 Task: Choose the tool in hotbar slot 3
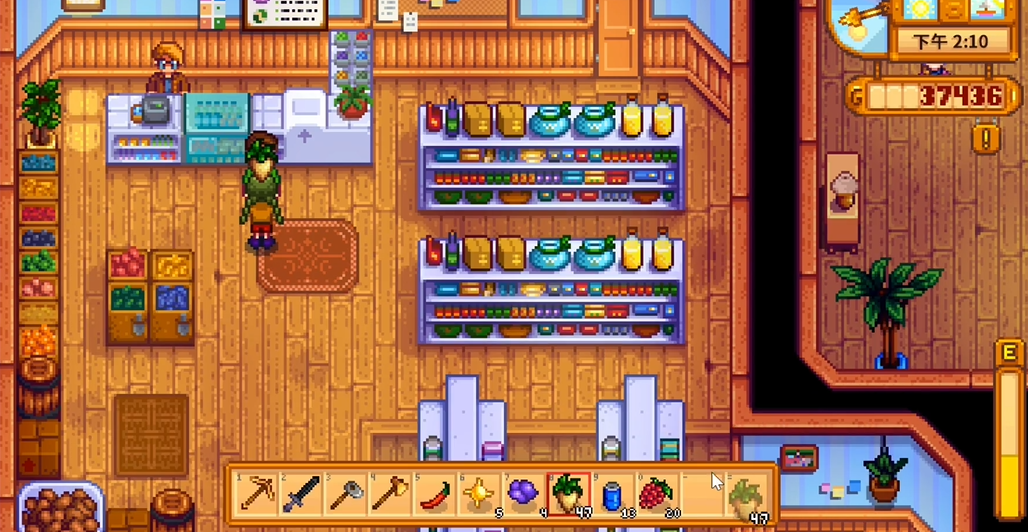[x=346, y=493]
